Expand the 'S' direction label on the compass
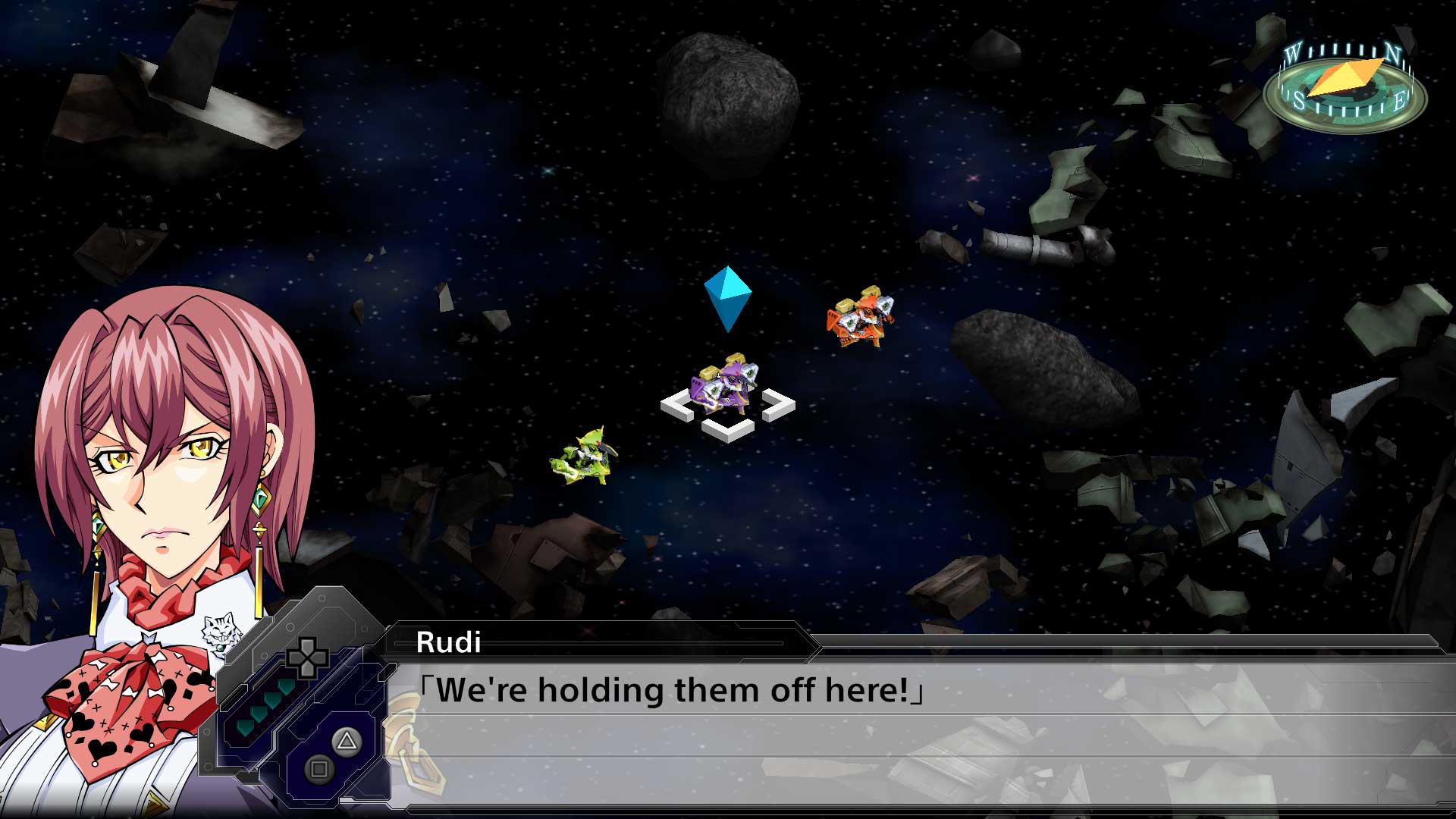The width and height of the screenshot is (1456, 819). click(1298, 99)
